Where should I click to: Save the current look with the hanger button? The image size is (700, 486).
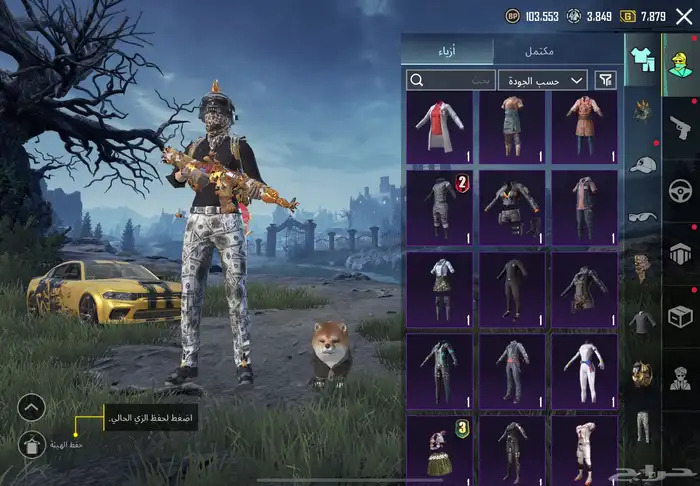(x=33, y=442)
